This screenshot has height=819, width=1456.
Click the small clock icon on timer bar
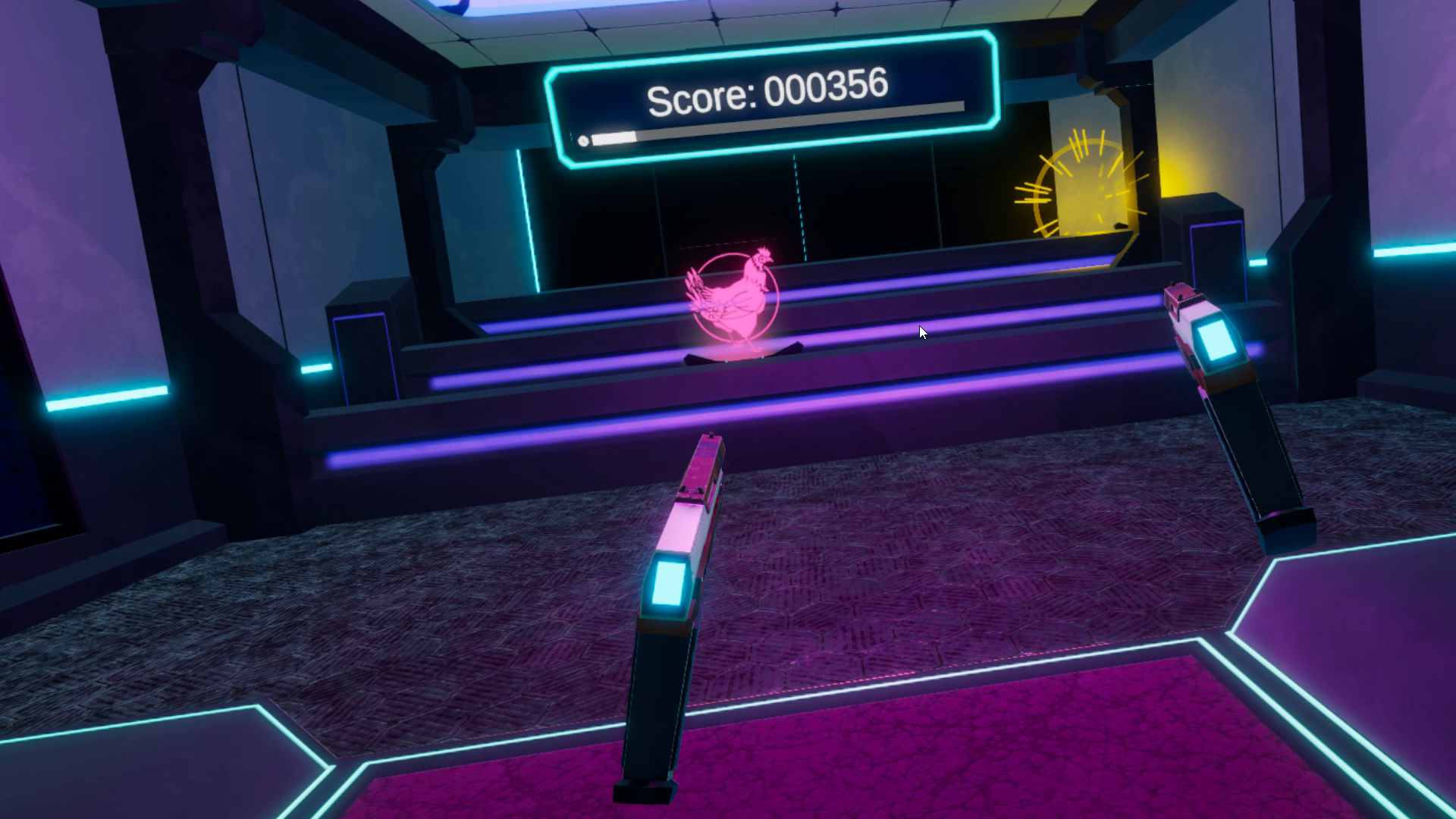pos(583,140)
